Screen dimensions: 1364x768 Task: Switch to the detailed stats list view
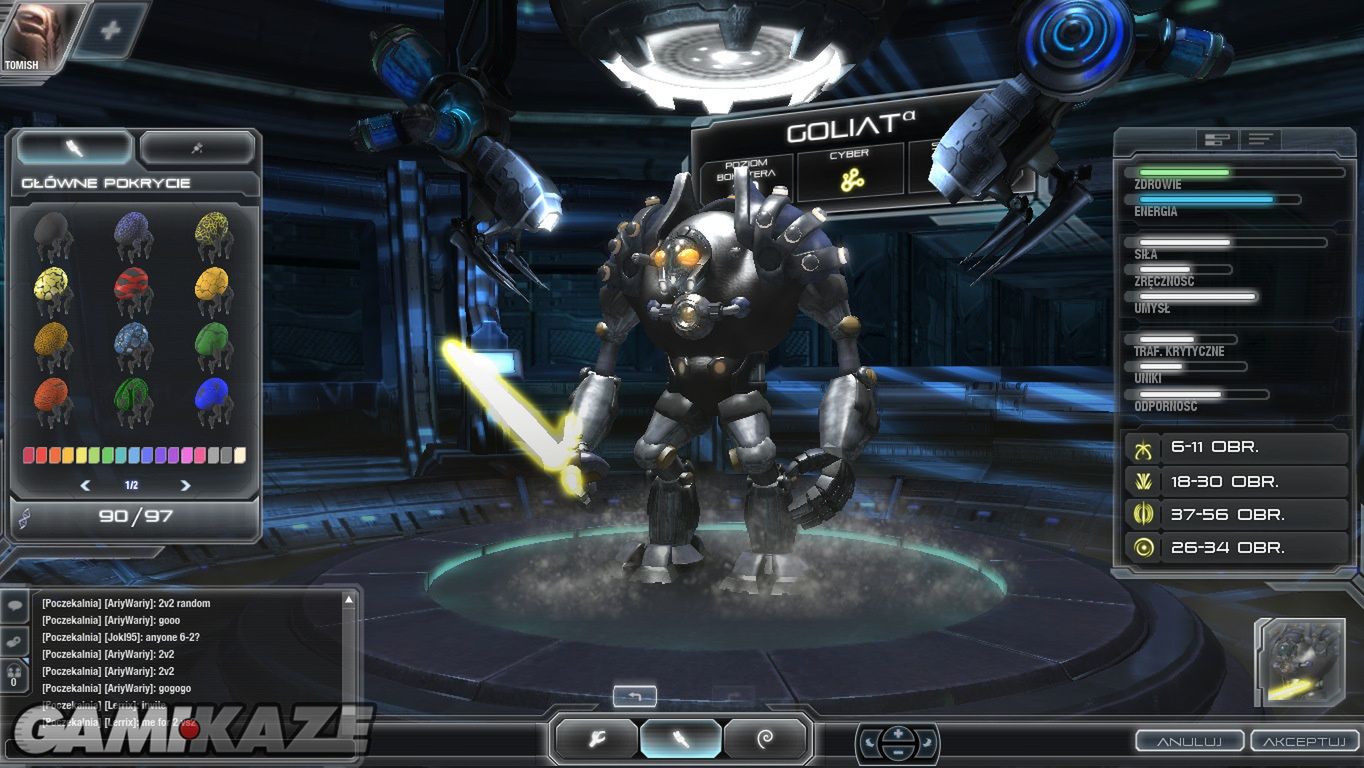(x=1261, y=139)
